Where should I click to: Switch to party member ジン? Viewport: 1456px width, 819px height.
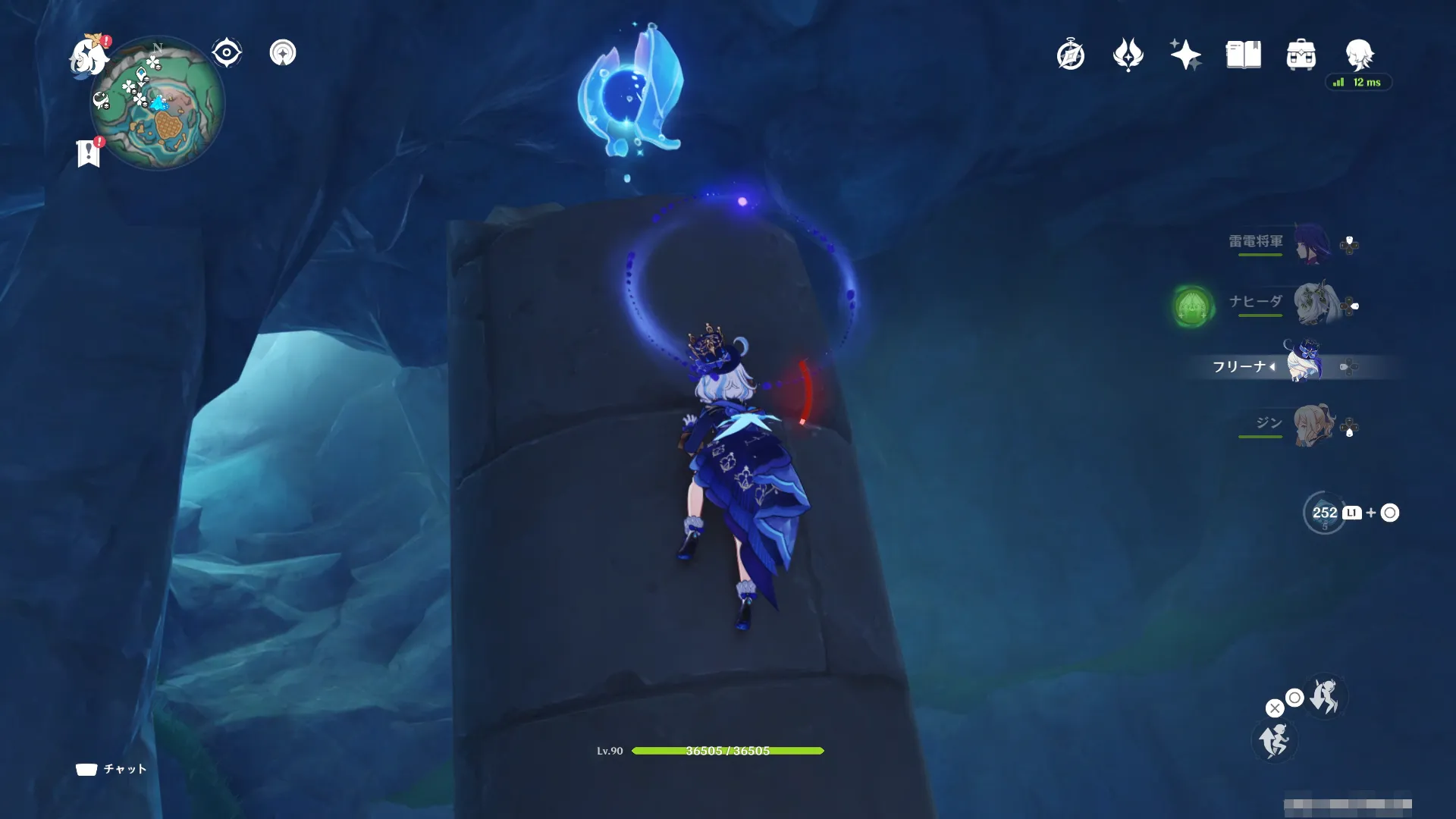[1313, 425]
